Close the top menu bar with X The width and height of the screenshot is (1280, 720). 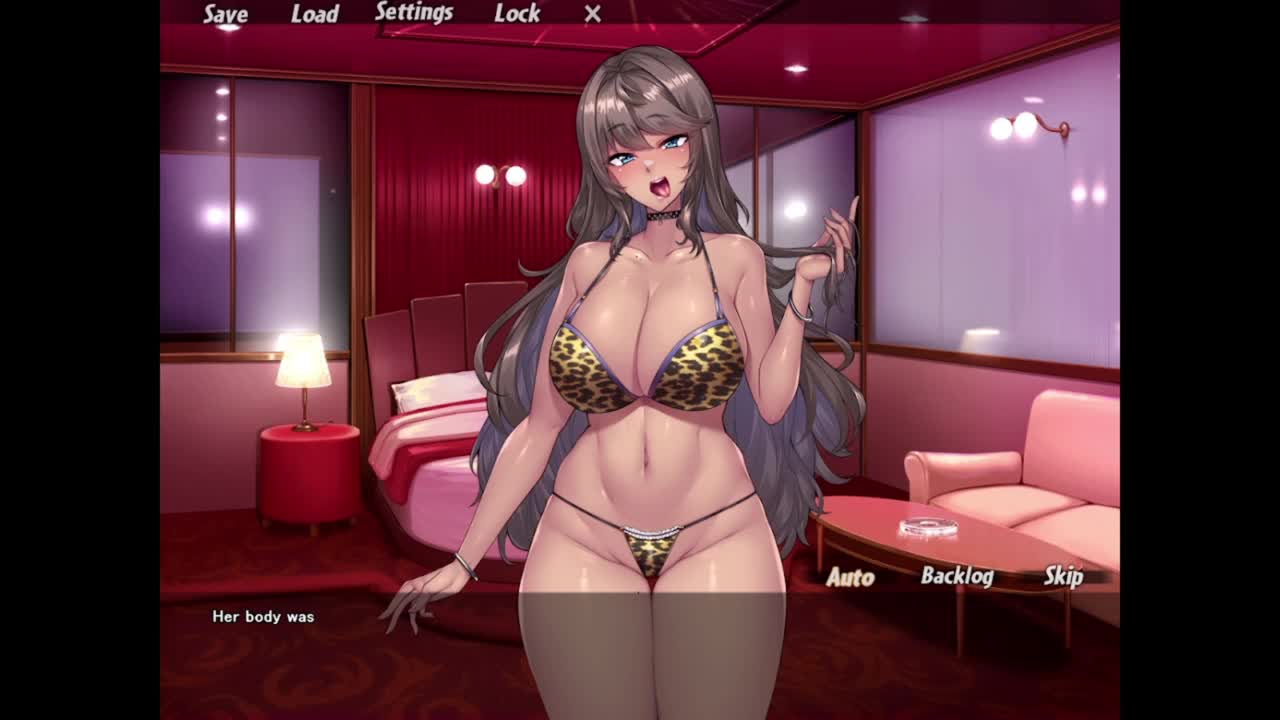(x=593, y=14)
